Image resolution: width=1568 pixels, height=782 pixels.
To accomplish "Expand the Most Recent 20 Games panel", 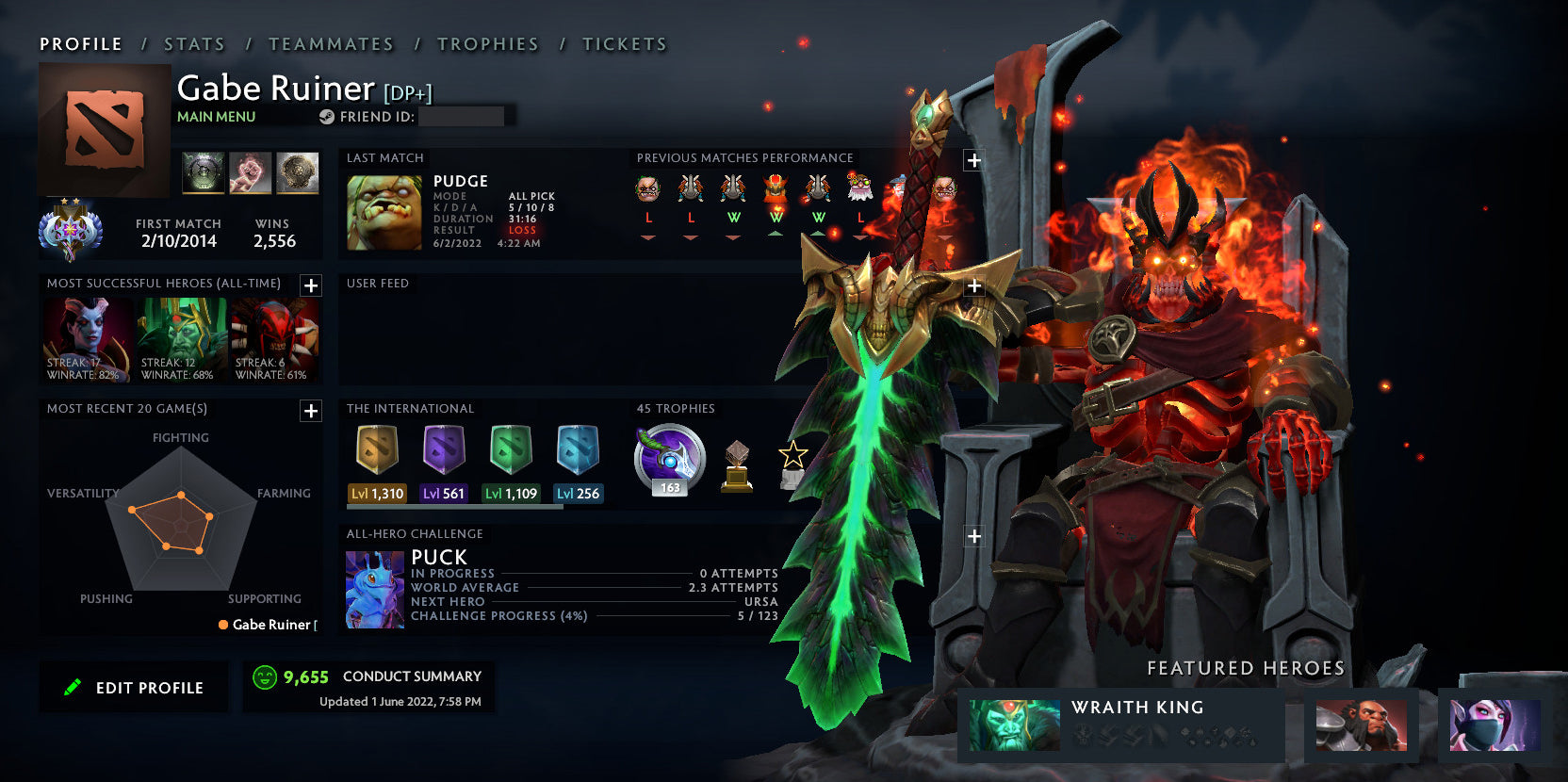I will [x=311, y=411].
